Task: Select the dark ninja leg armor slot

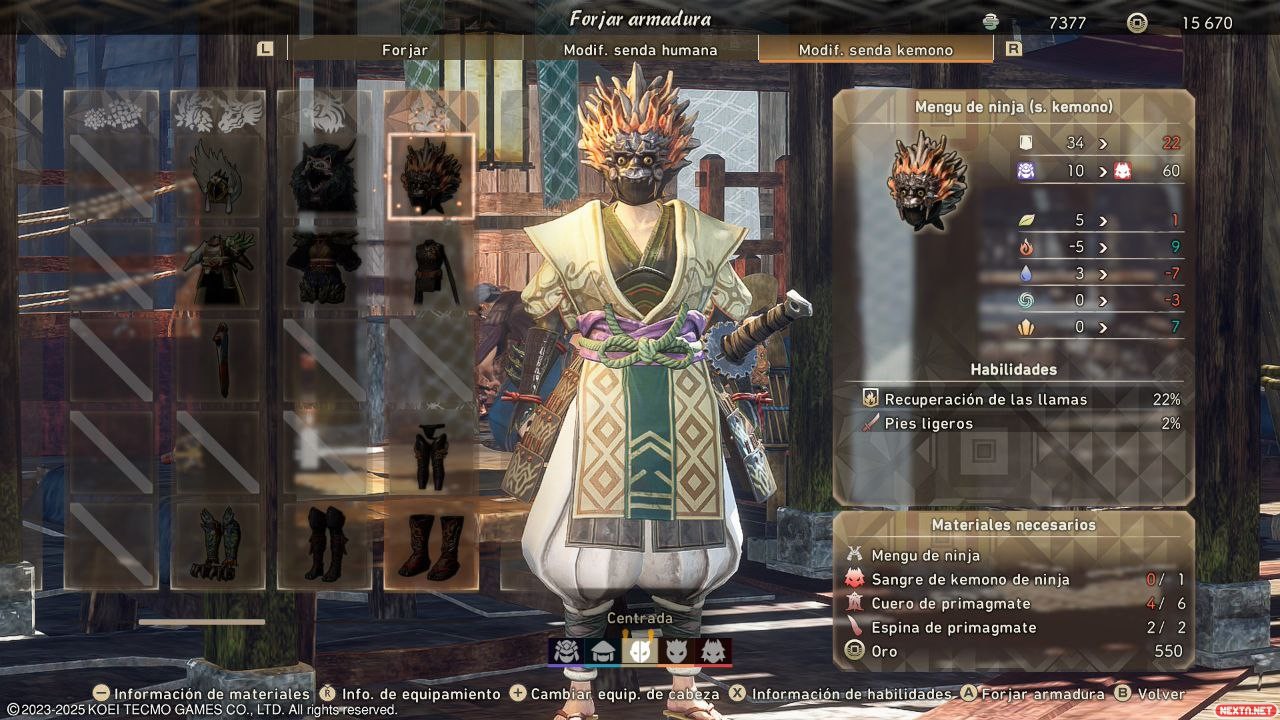Action: 431,453
